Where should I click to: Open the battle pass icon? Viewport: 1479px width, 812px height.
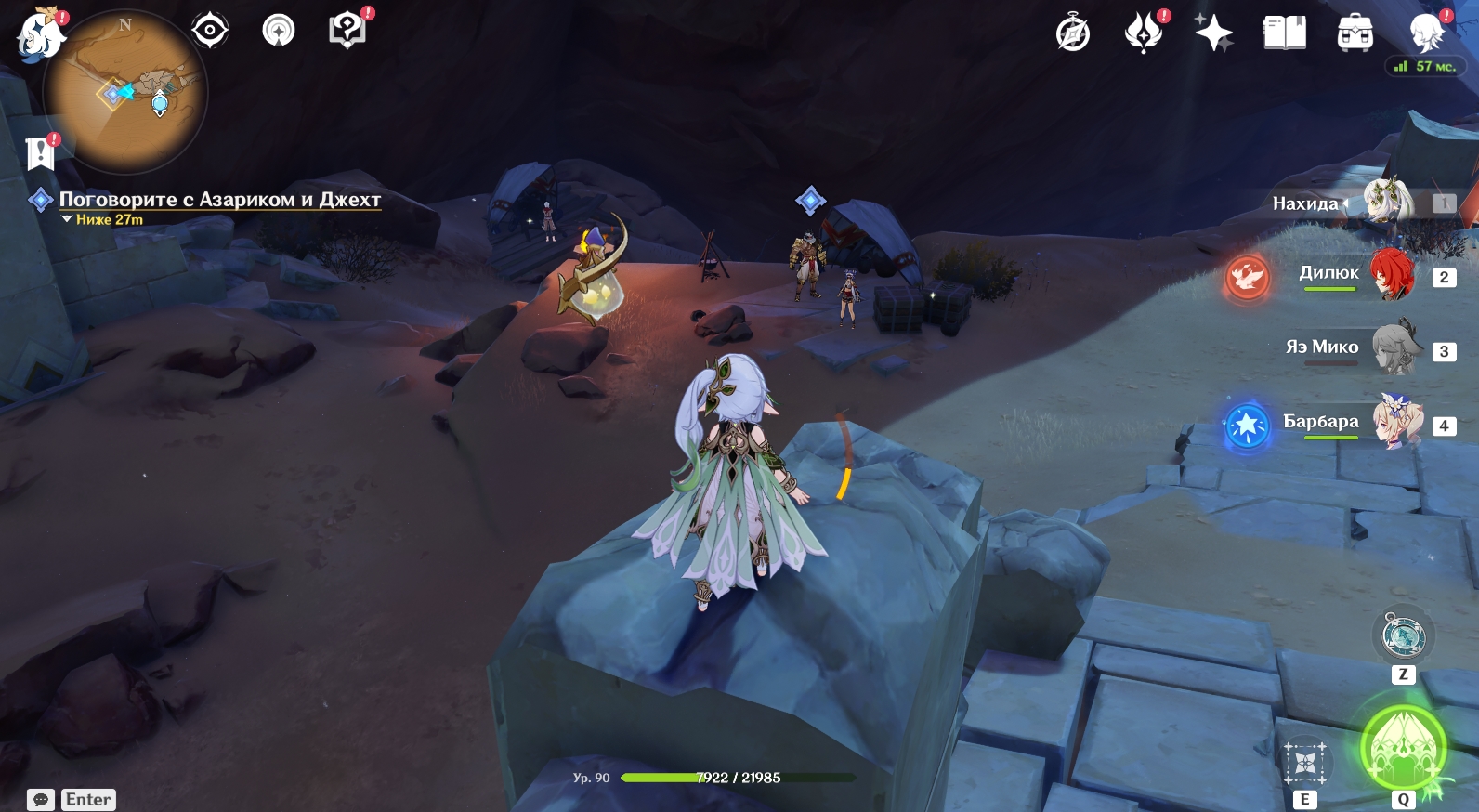1144,33
